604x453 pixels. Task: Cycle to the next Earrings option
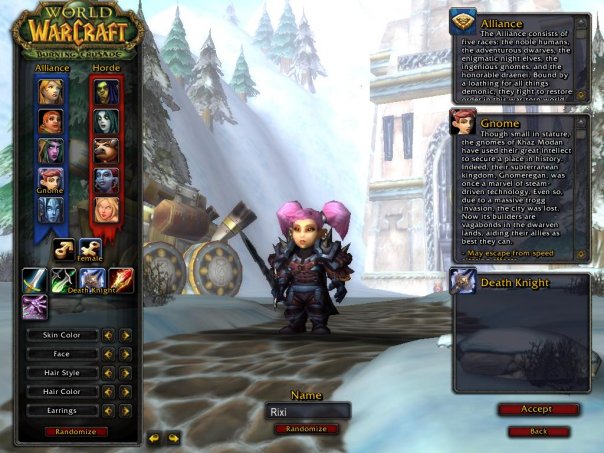click(126, 410)
